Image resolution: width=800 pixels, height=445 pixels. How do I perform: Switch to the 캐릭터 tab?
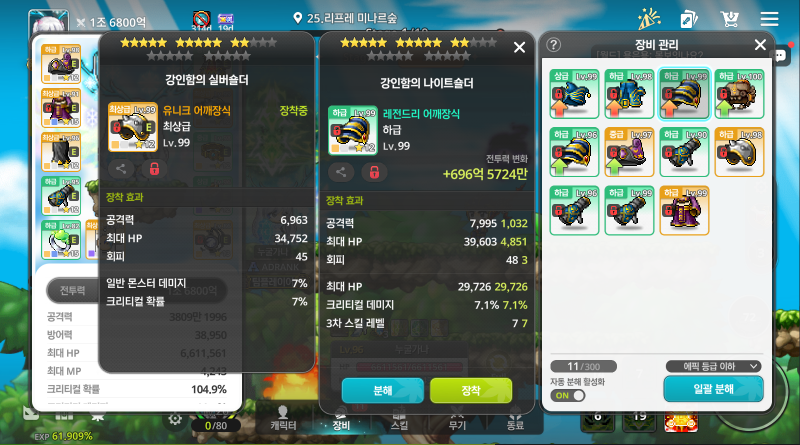[283, 417]
